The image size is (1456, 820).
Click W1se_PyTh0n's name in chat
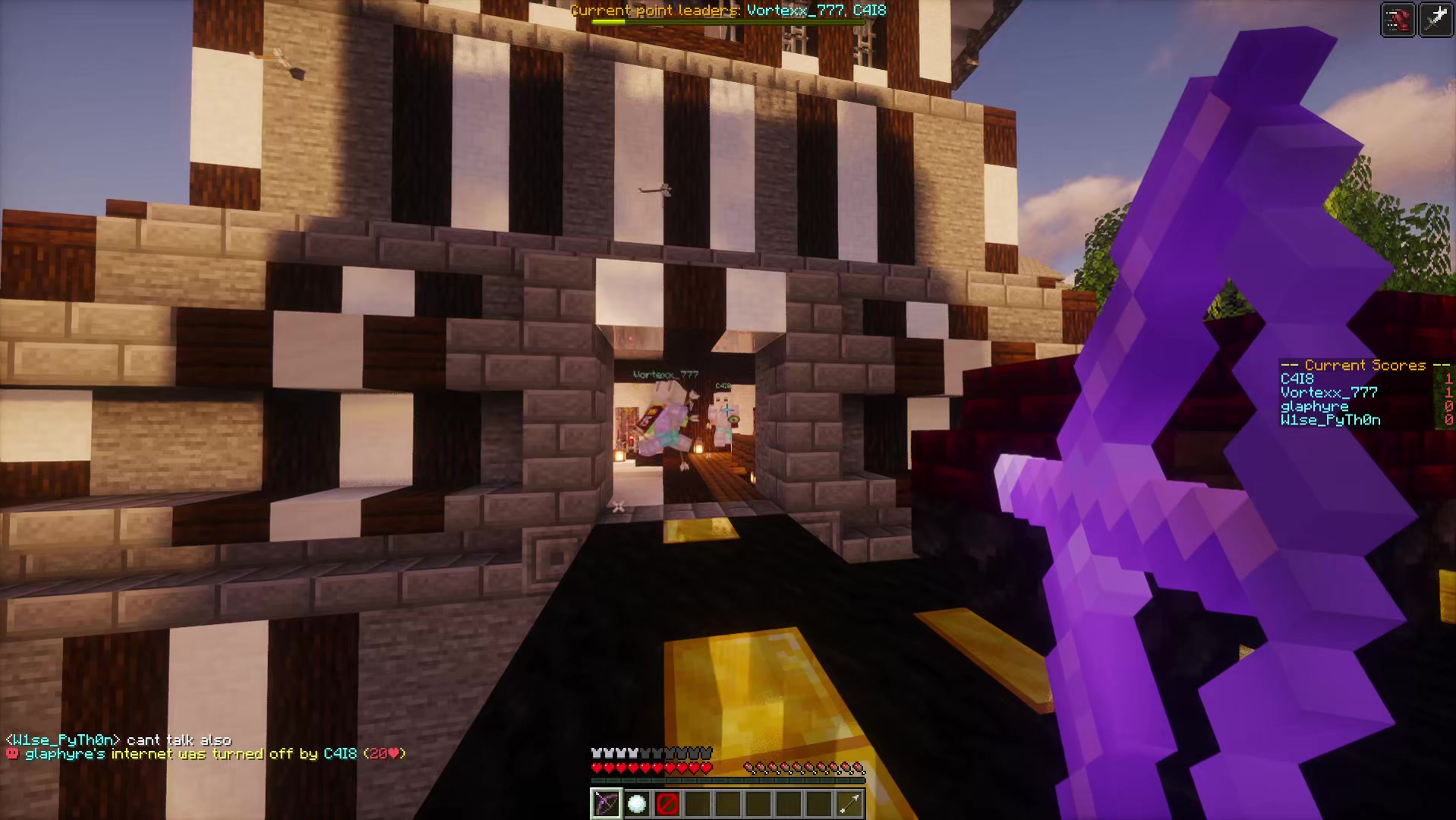pos(65,739)
